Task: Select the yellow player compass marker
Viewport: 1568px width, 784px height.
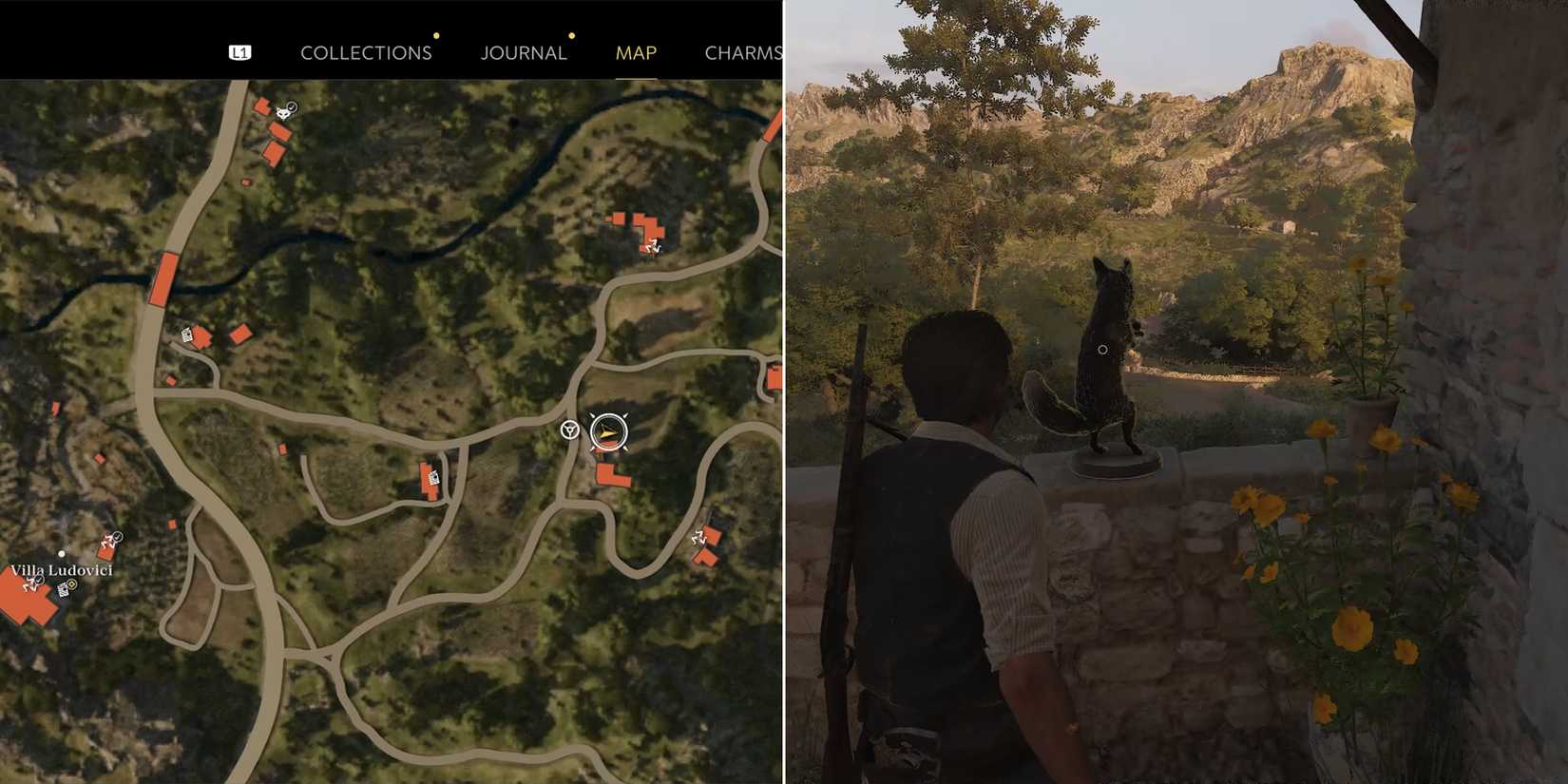Action: click(606, 430)
